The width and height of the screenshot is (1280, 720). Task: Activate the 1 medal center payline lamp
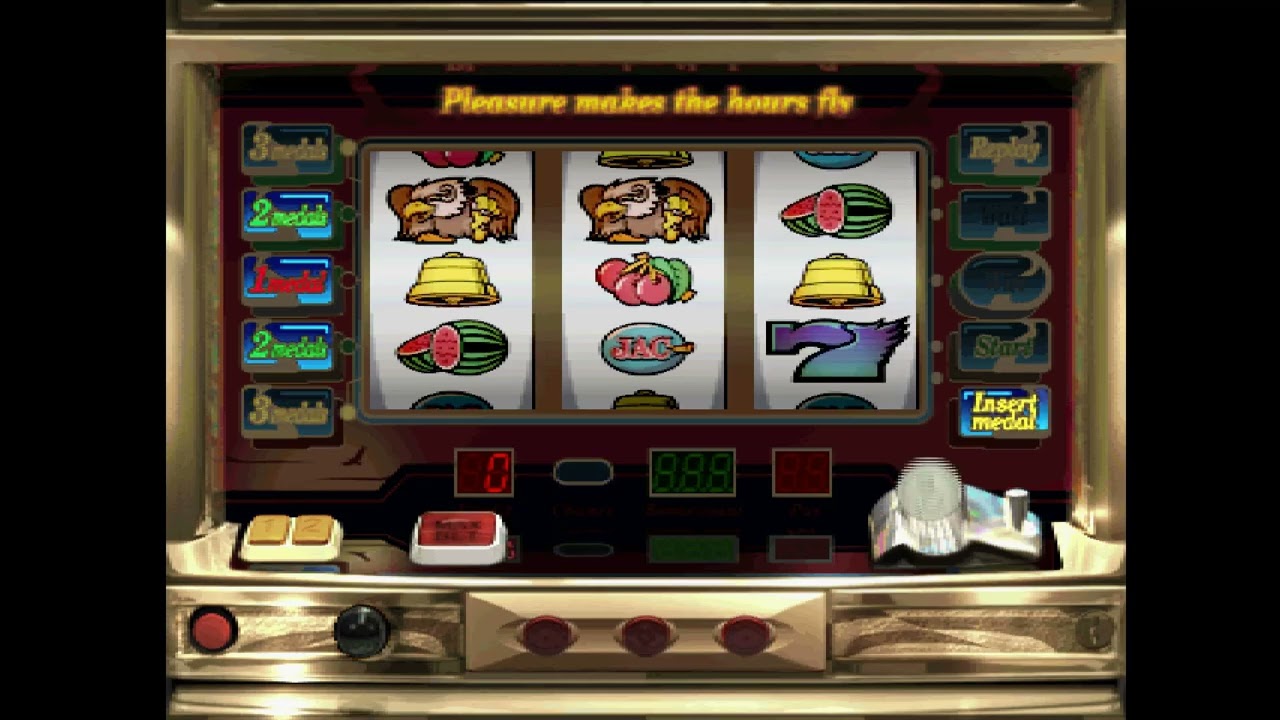pos(288,280)
